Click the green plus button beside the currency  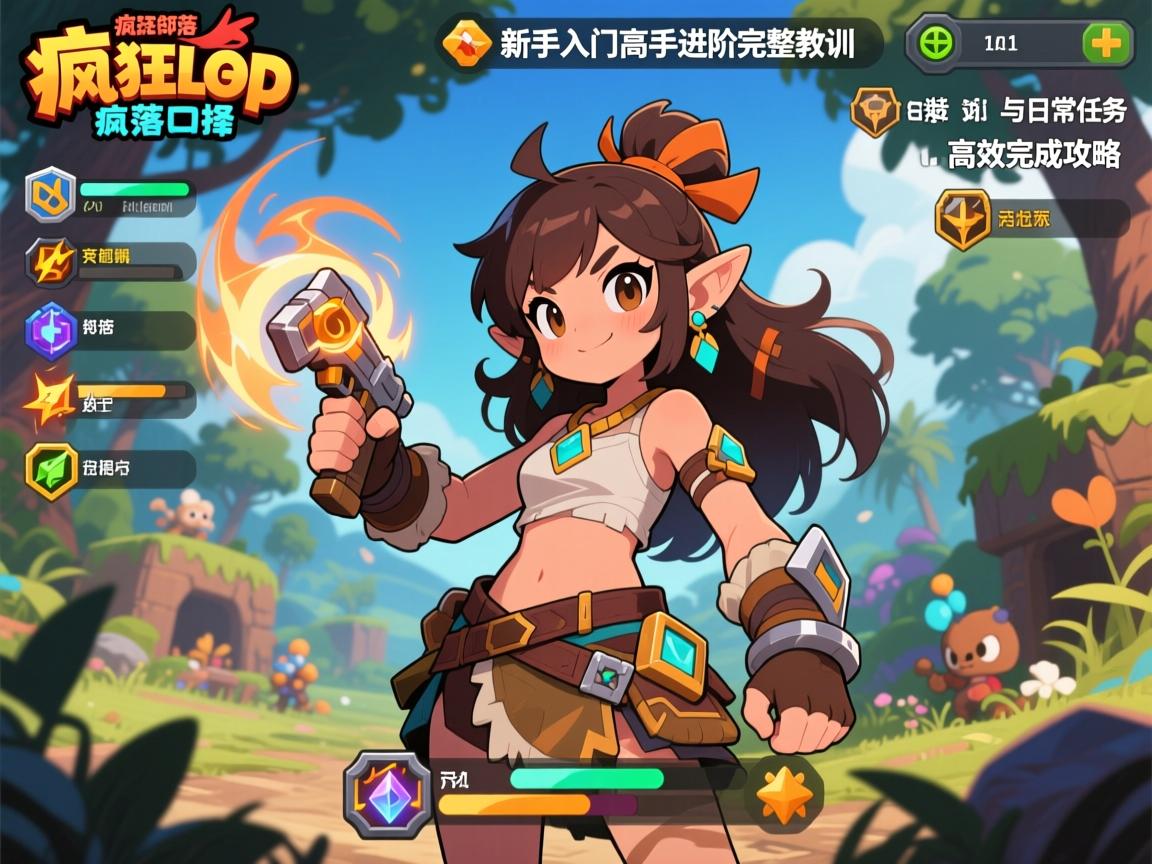[x=1107, y=44]
